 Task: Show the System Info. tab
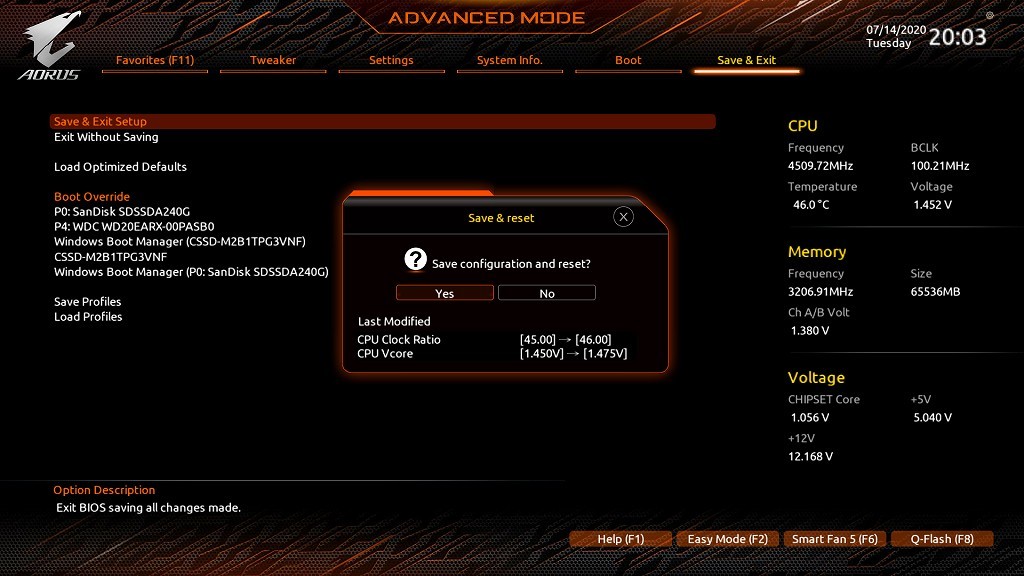click(x=510, y=60)
